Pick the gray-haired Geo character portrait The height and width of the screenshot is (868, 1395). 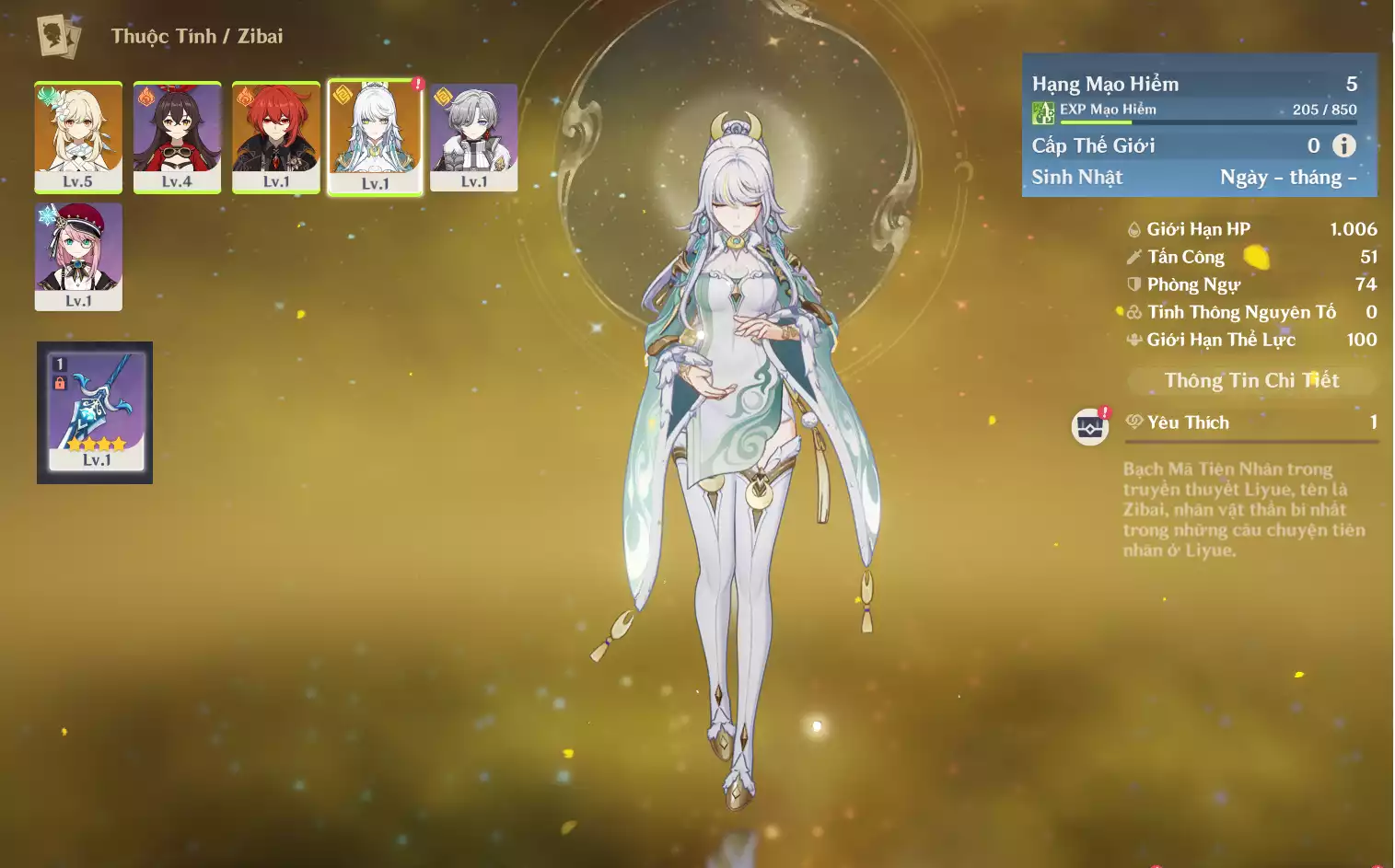click(473, 136)
